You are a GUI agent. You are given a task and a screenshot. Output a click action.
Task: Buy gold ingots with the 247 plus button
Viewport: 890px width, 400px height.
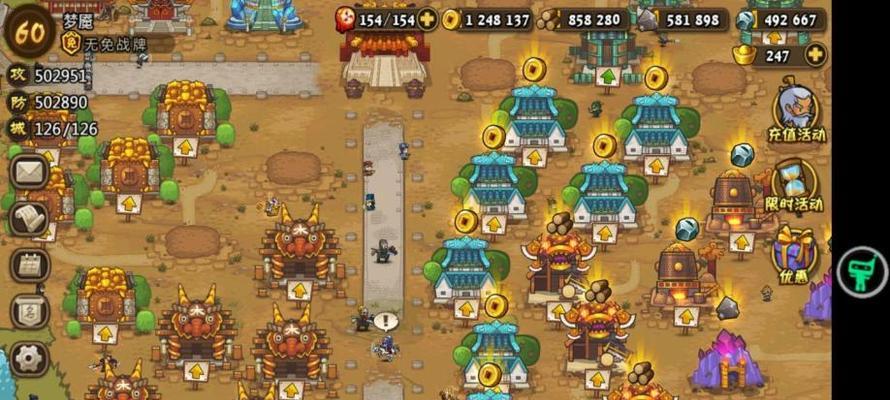[815, 55]
